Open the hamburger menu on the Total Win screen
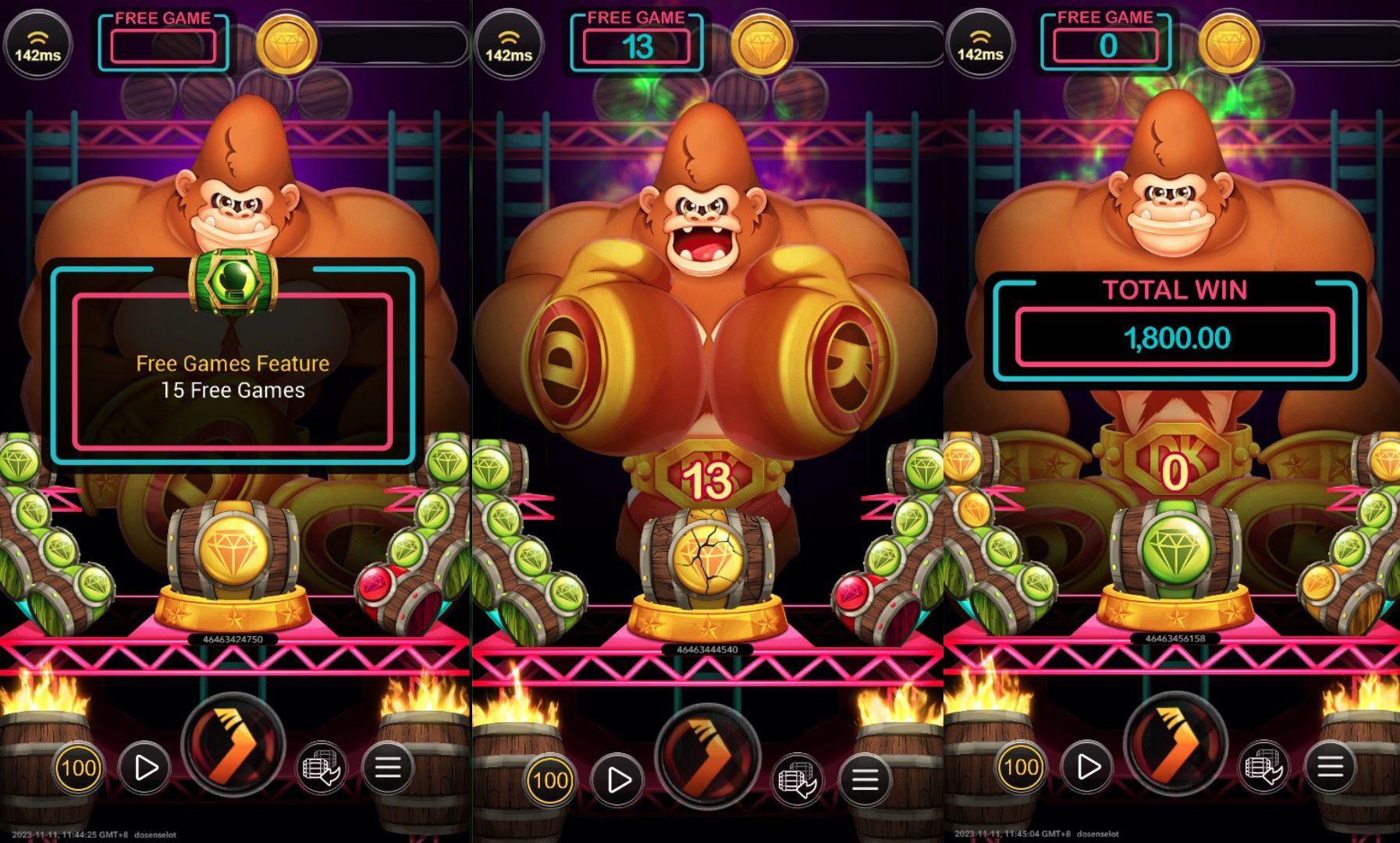The image size is (1400, 843). coord(1330,768)
